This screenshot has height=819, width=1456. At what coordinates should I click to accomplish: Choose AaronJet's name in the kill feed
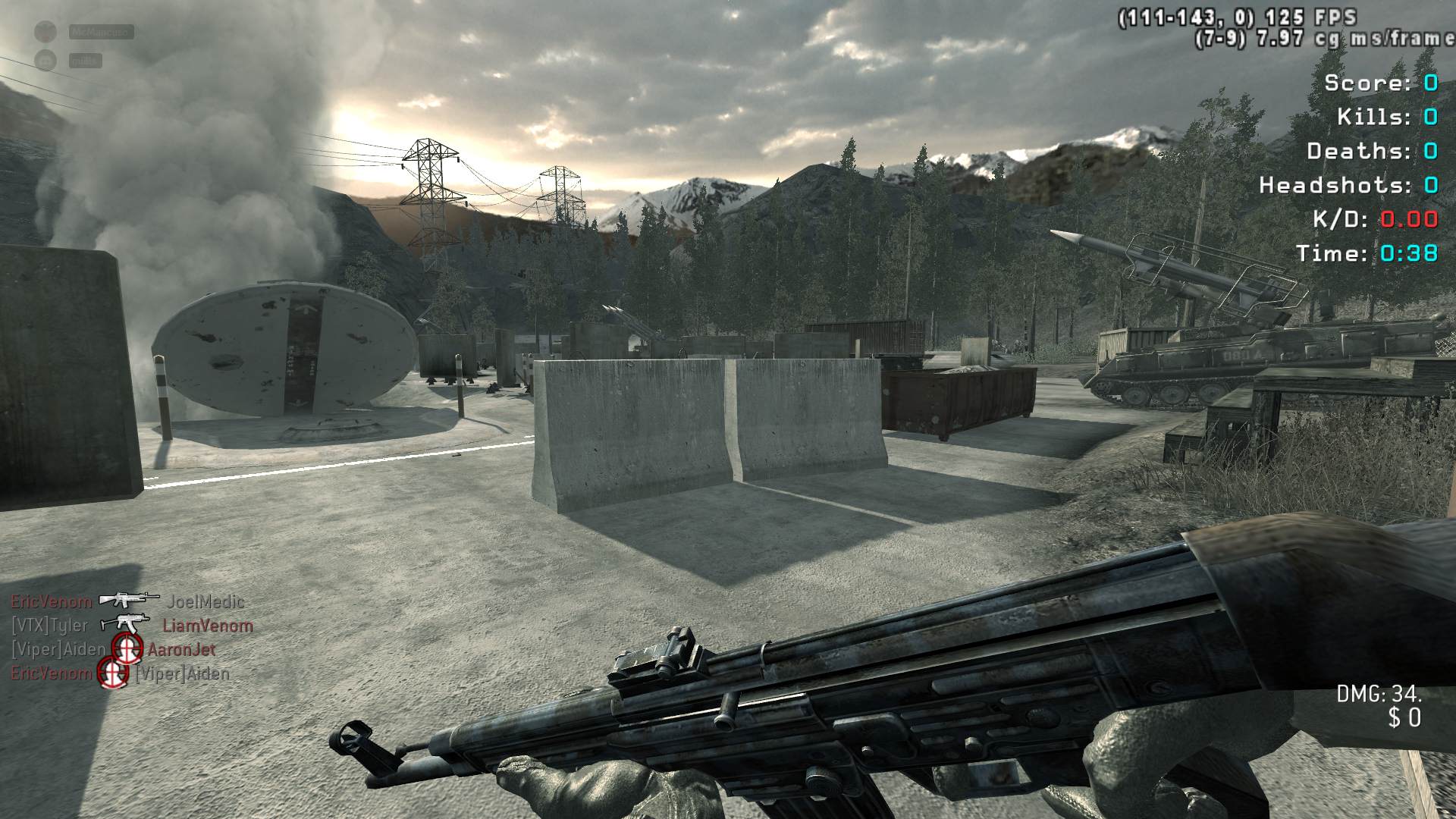point(181,650)
